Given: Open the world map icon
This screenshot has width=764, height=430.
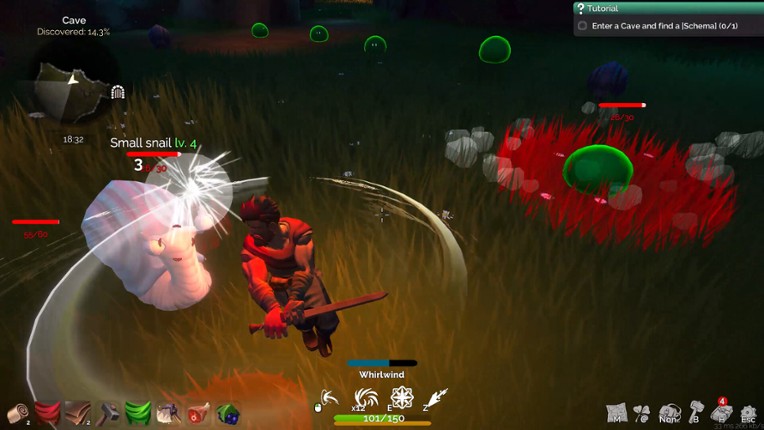Looking at the screenshot, I should [617, 412].
